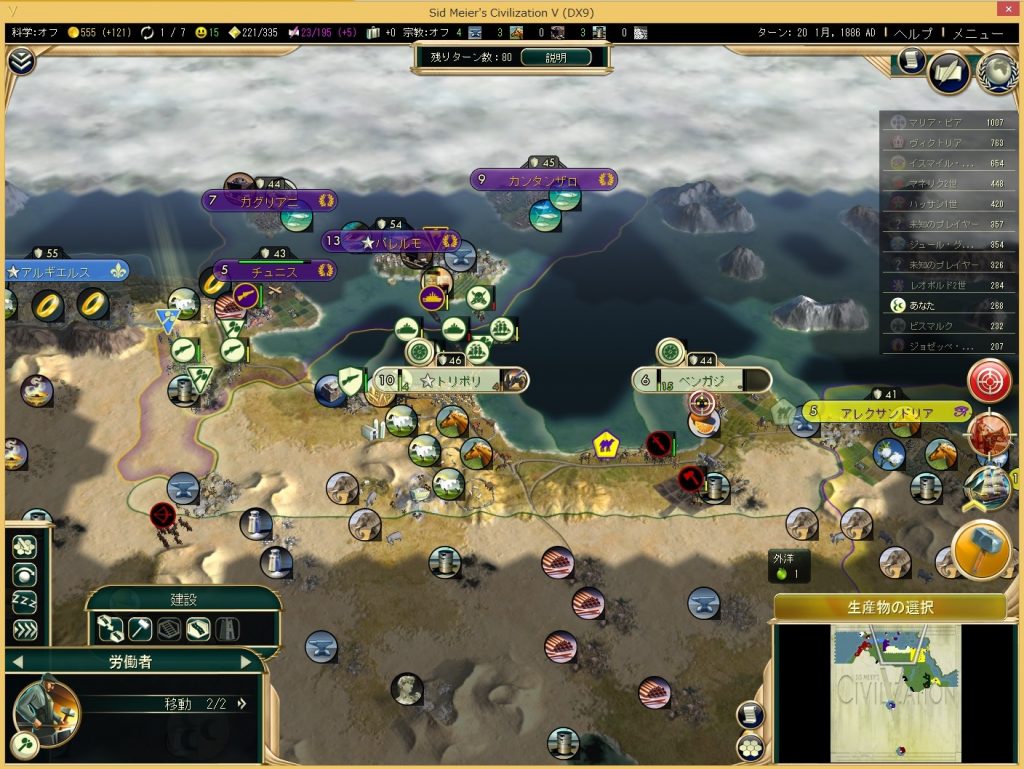Click the 生産物の選択 (choose production) banner
This screenshot has width=1024, height=769.
[889, 607]
